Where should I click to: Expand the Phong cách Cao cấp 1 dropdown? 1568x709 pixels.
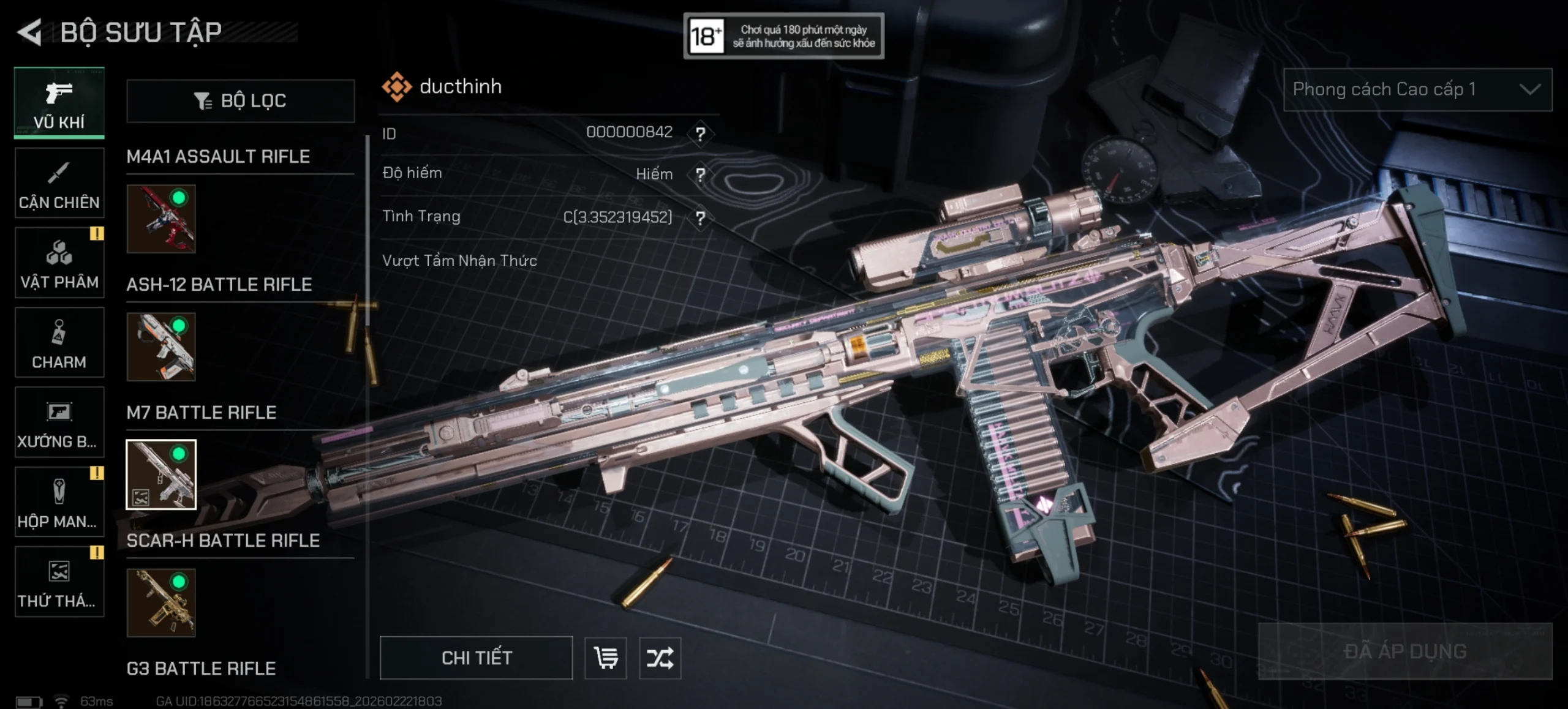pyautogui.click(x=1417, y=89)
